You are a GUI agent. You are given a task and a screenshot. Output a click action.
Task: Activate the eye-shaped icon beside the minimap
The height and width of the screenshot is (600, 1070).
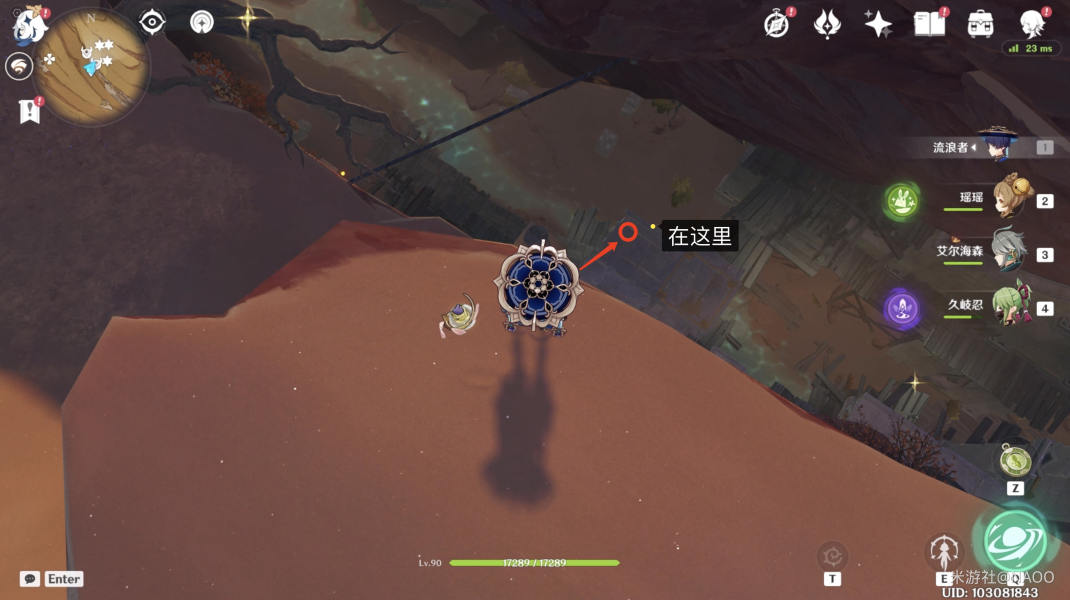click(152, 22)
